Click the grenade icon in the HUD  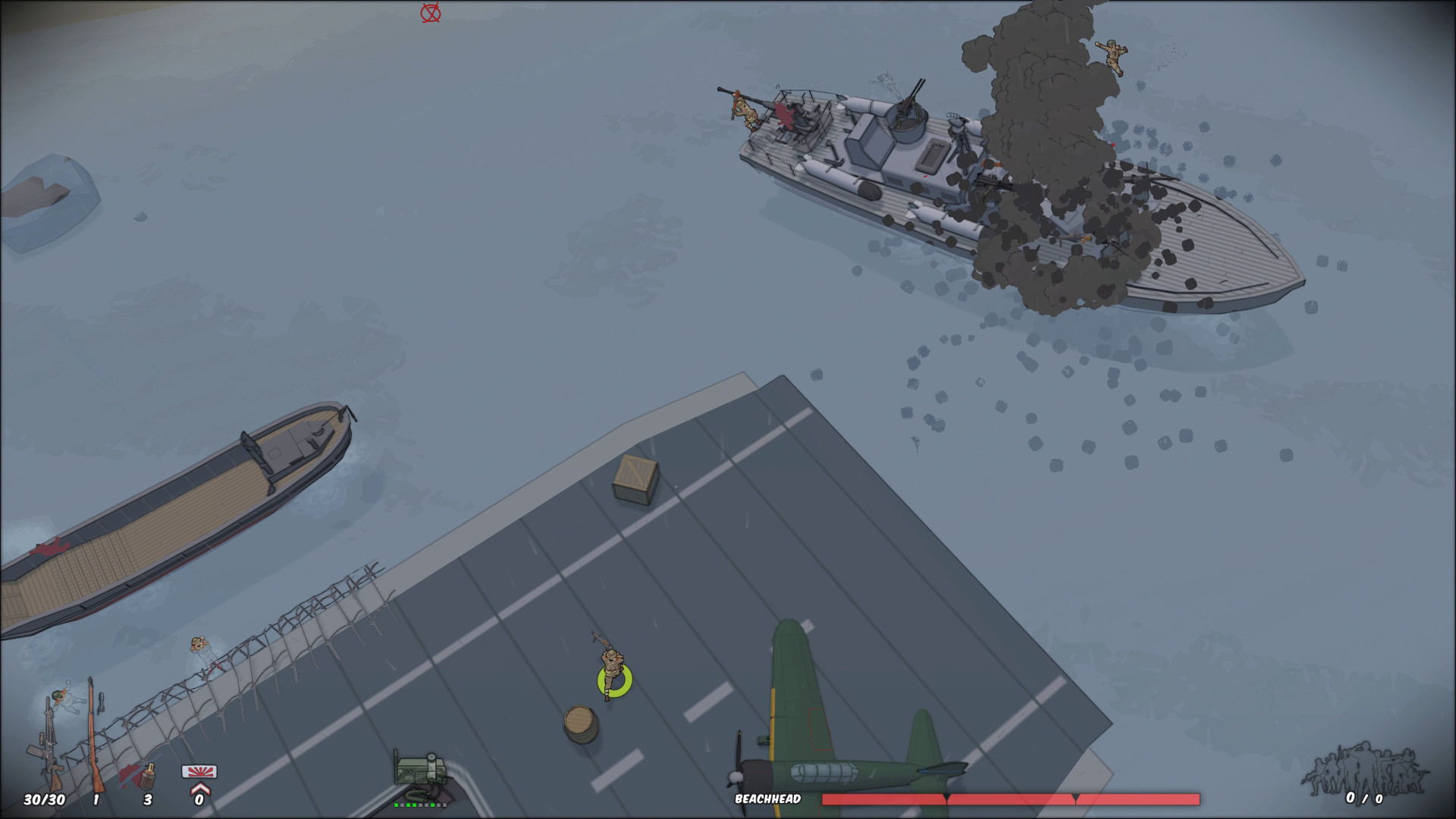(148, 777)
